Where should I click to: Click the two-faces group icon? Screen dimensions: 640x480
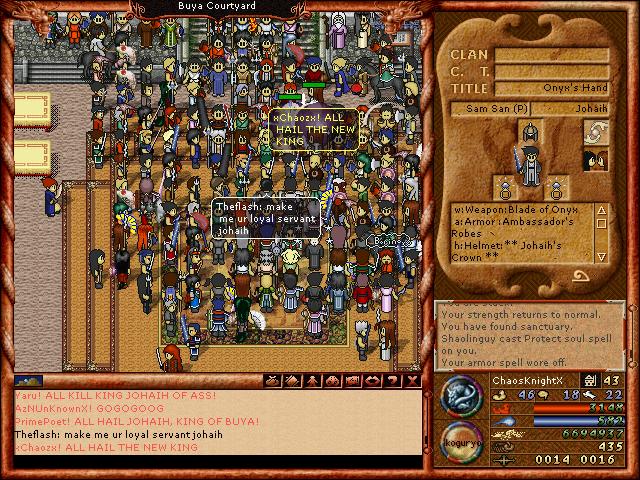[x=596, y=160]
